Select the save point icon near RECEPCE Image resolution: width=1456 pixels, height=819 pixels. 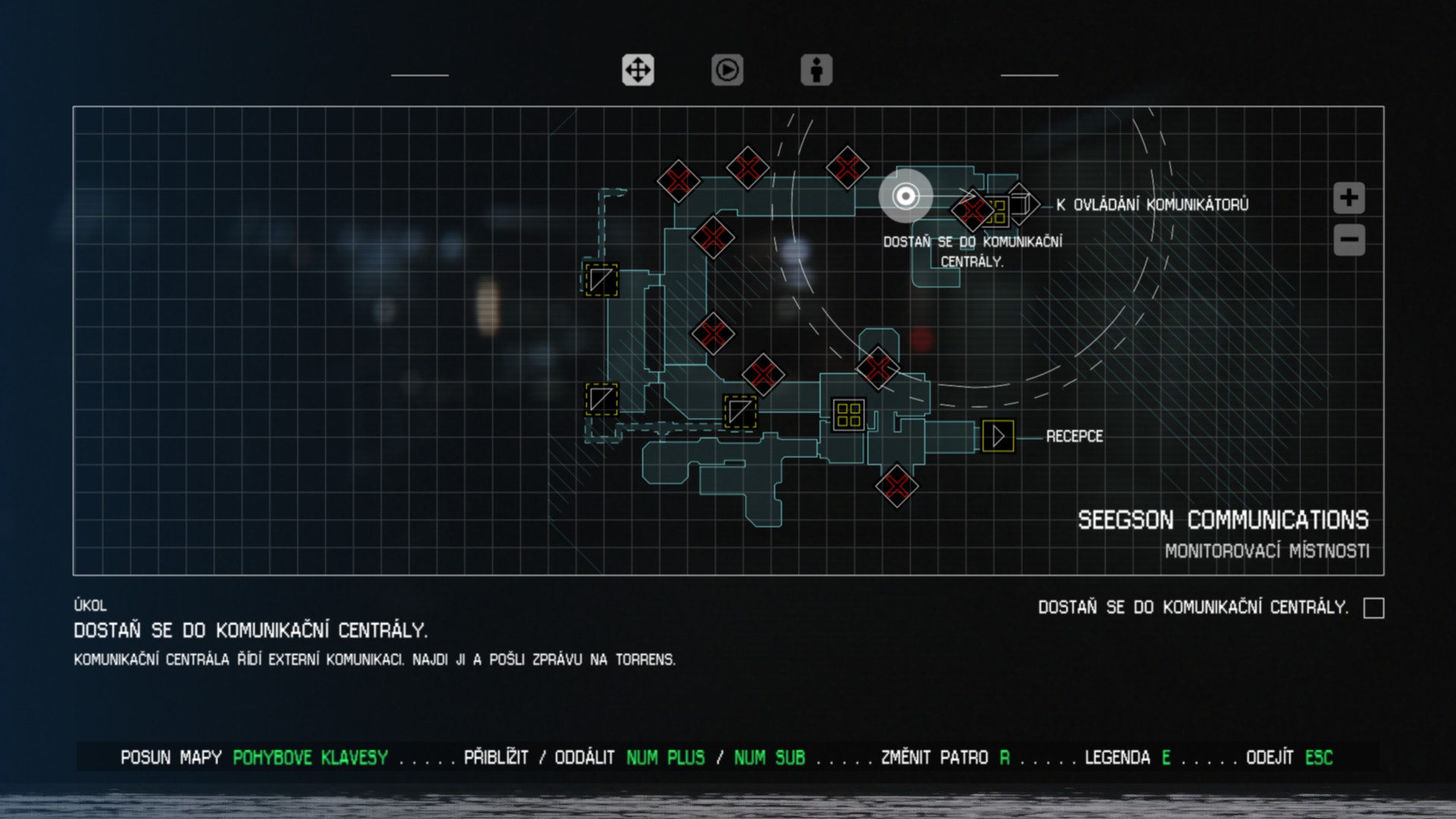point(999,435)
